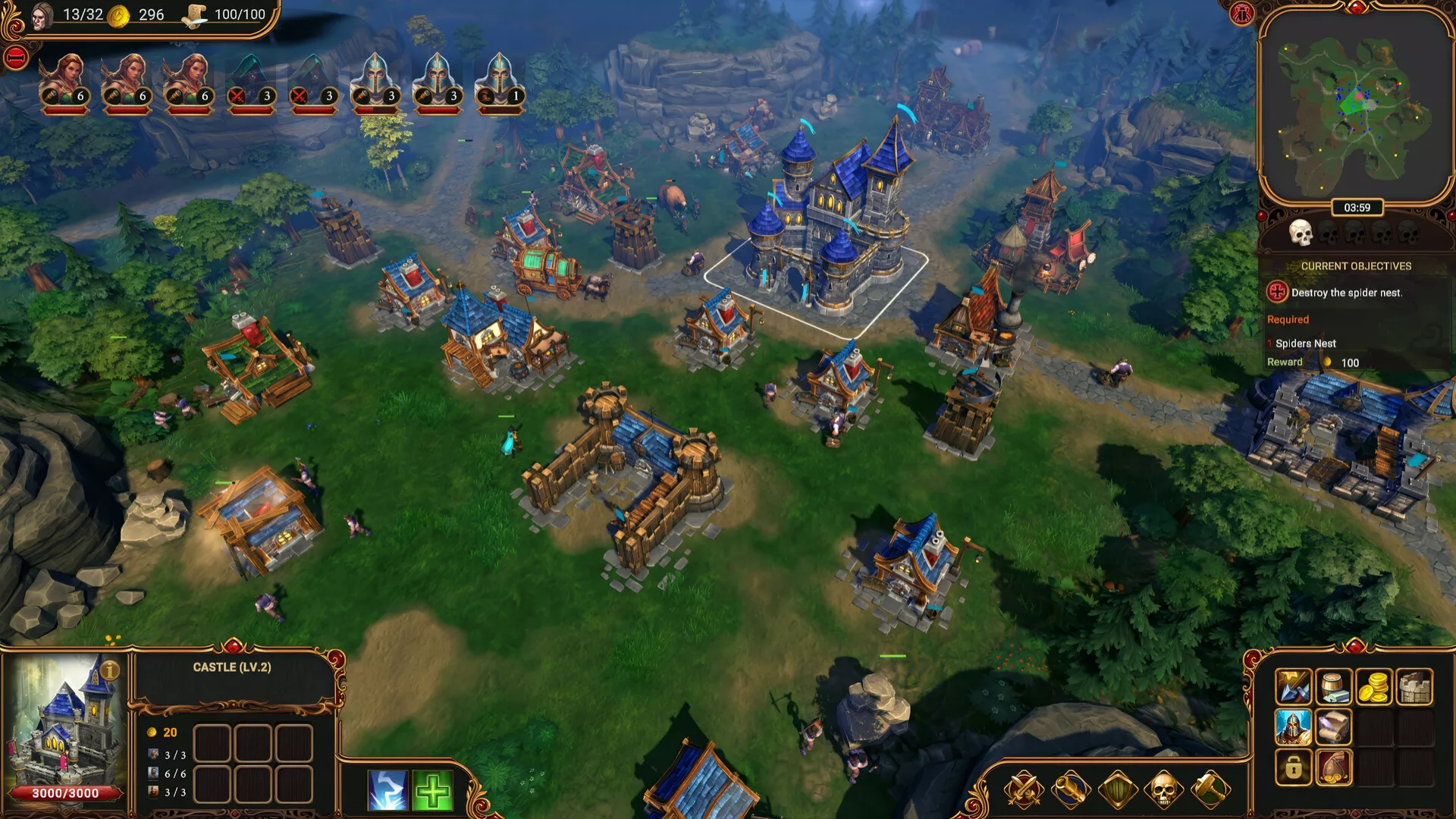This screenshot has width=1456, height=819.
Task: Choose the spyglass explore flag
Action: coord(1070,790)
